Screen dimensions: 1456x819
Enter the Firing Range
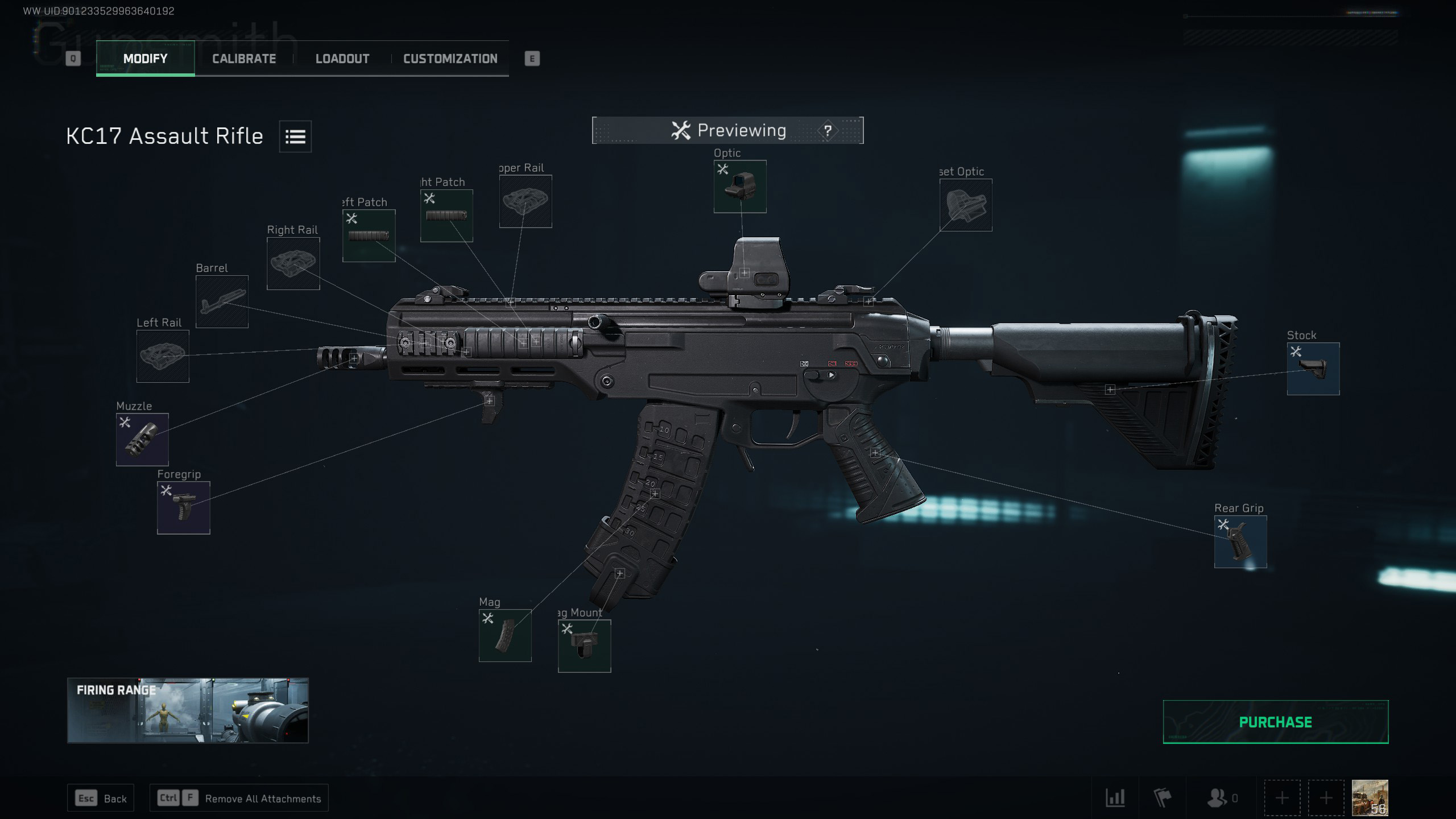(188, 710)
